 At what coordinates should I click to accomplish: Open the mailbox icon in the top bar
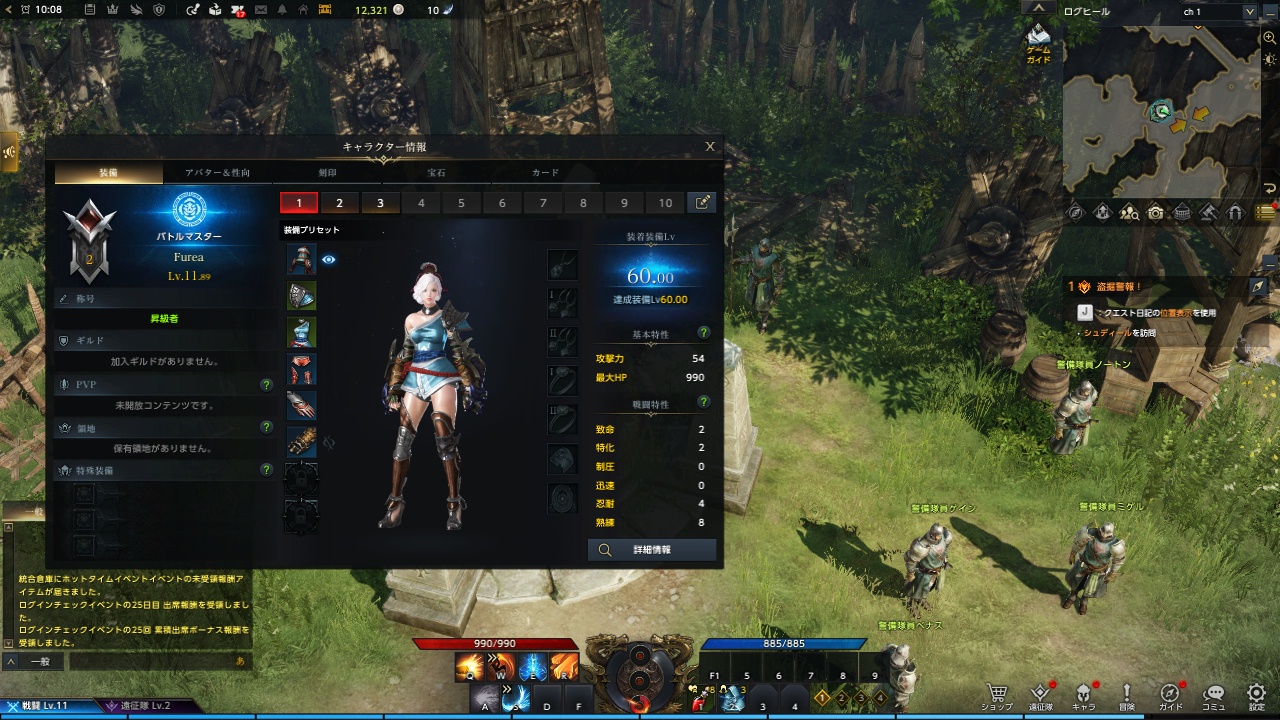pyautogui.click(x=260, y=10)
